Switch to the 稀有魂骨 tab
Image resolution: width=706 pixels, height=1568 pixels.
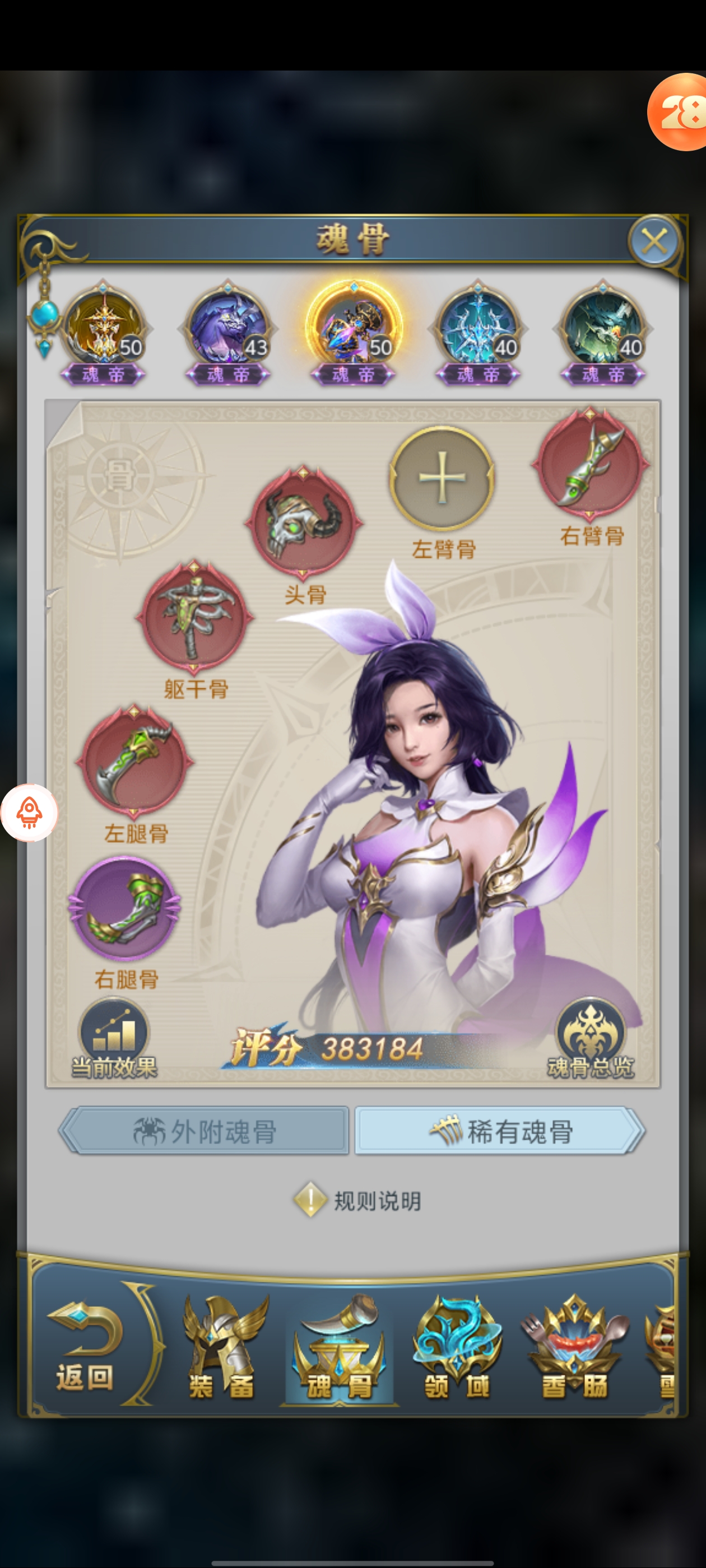click(x=499, y=1132)
